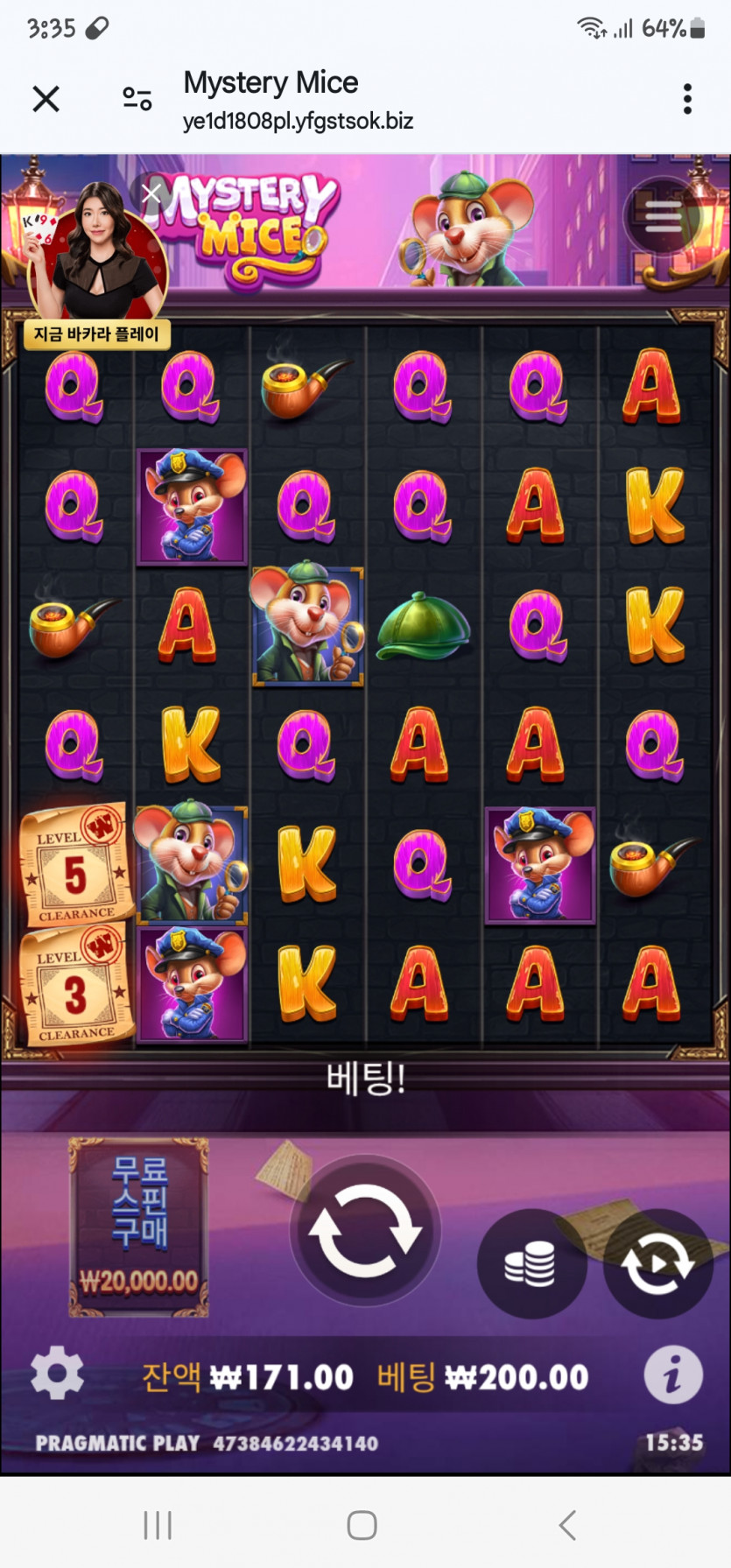731x1568 pixels.
Task: Open the browser three-dot menu
Action: tap(687, 99)
